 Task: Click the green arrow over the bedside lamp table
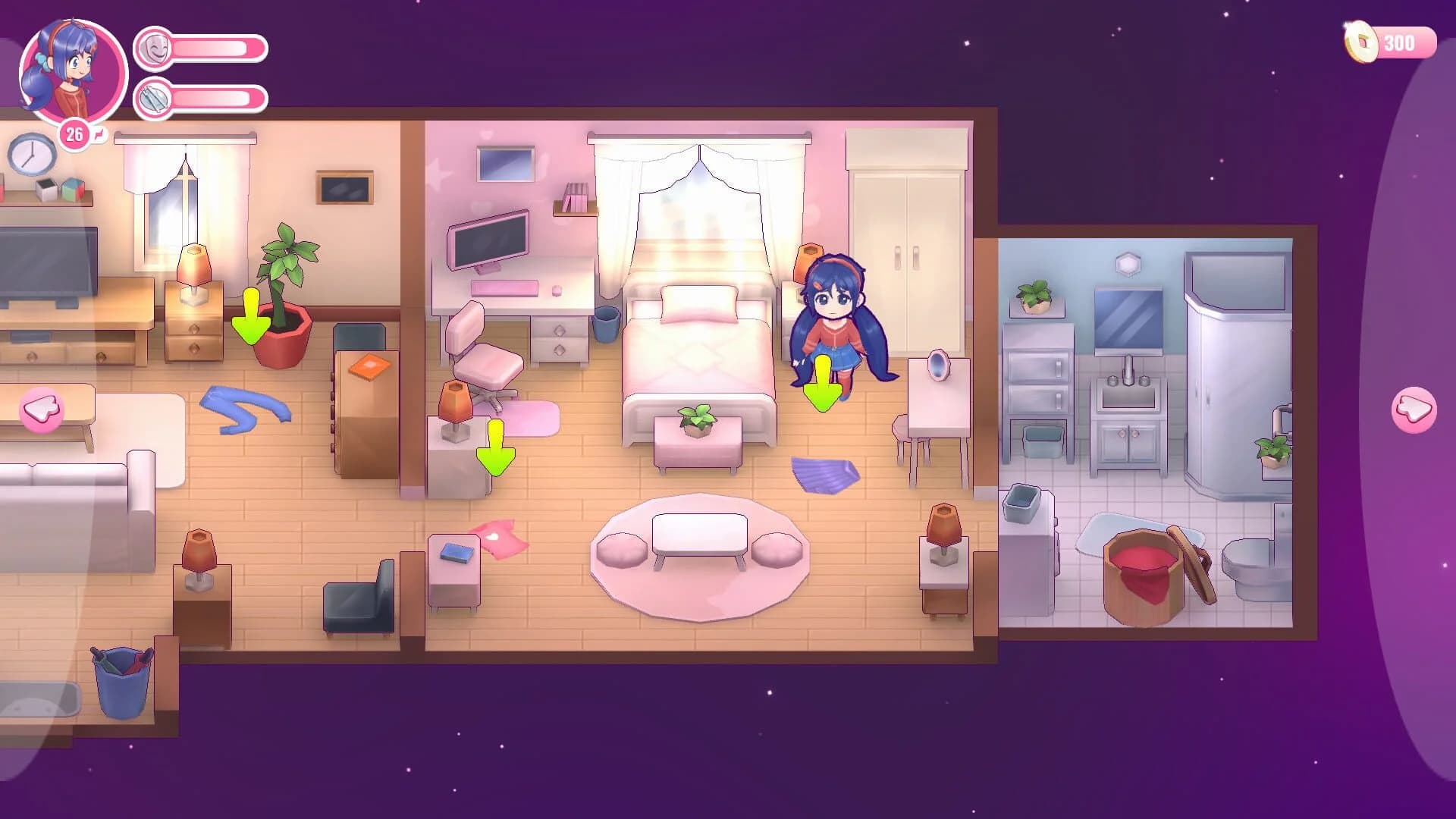click(x=497, y=447)
